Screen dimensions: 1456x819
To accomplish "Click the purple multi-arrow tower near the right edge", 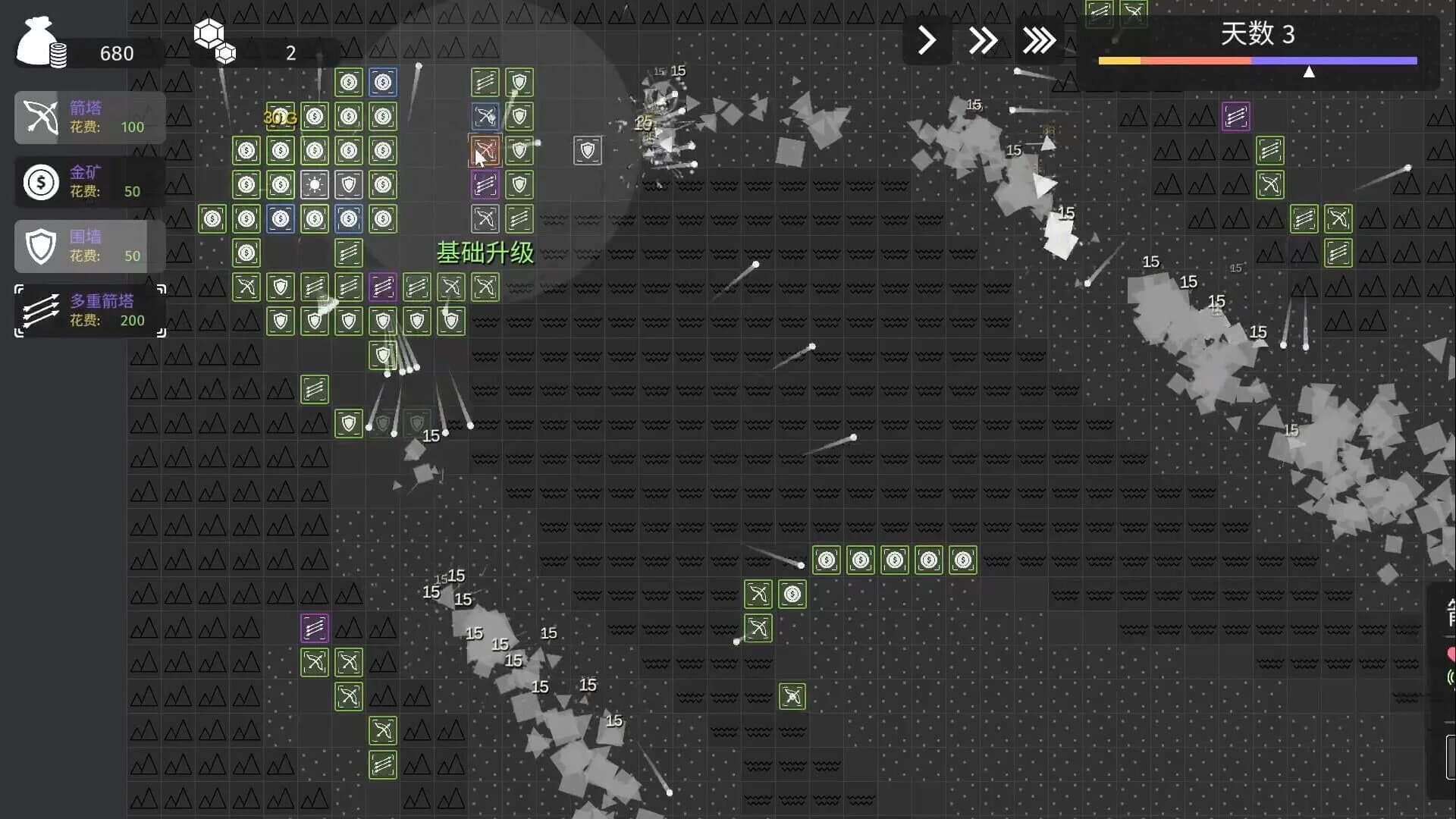I will (x=1235, y=118).
